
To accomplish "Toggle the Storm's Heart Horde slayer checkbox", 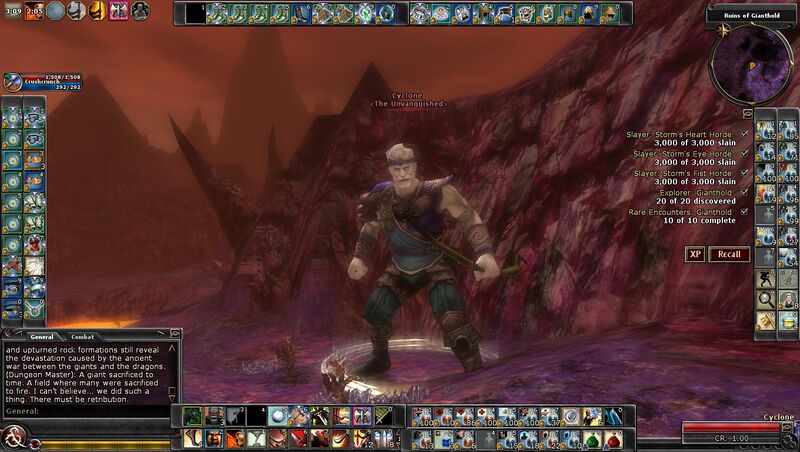I will pos(745,133).
